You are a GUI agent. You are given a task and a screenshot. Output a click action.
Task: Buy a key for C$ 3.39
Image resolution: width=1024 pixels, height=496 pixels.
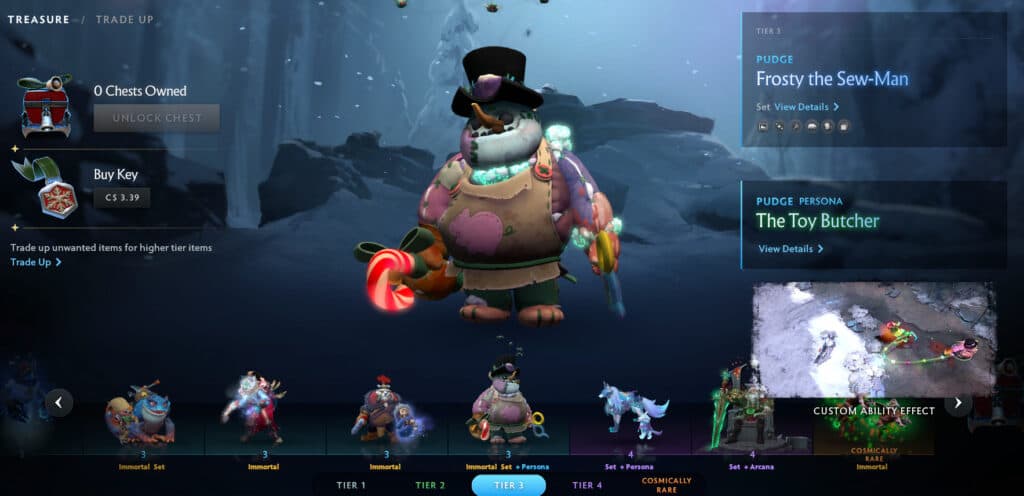(x=128, y=197)
